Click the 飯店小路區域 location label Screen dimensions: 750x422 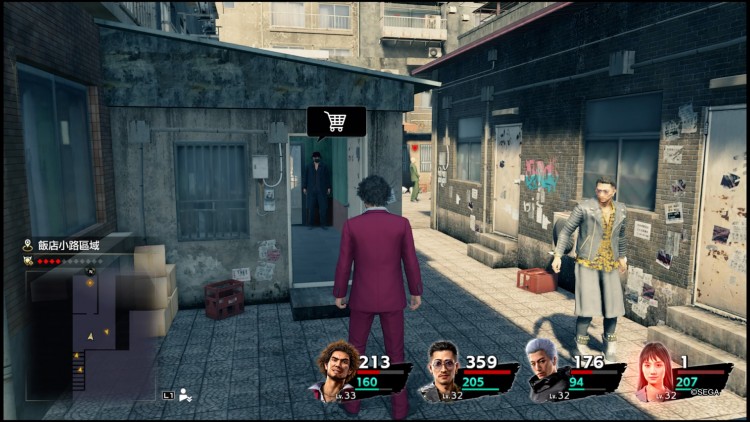point(62,245)
